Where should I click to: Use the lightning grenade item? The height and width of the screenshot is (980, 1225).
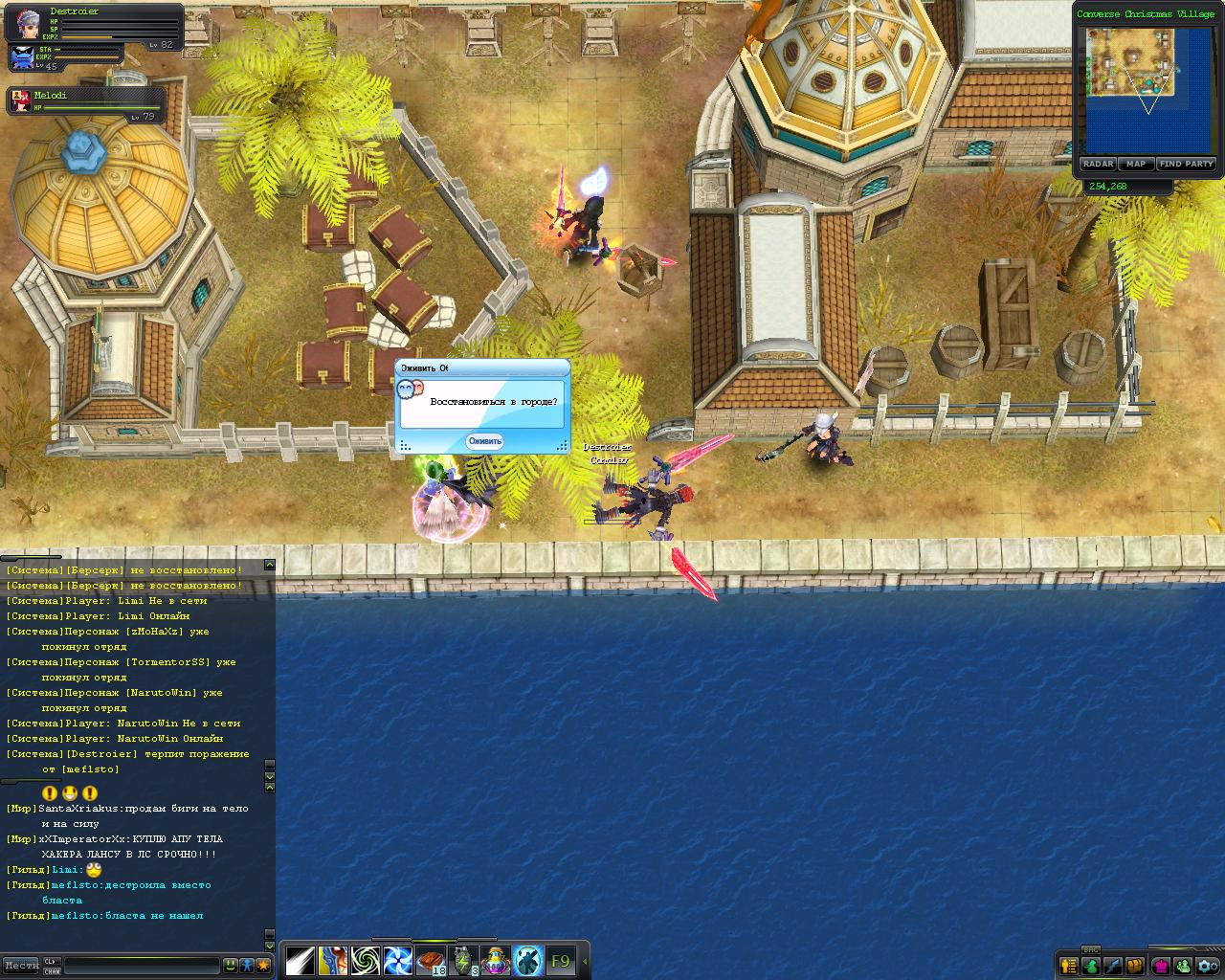[x=463, y=960]
